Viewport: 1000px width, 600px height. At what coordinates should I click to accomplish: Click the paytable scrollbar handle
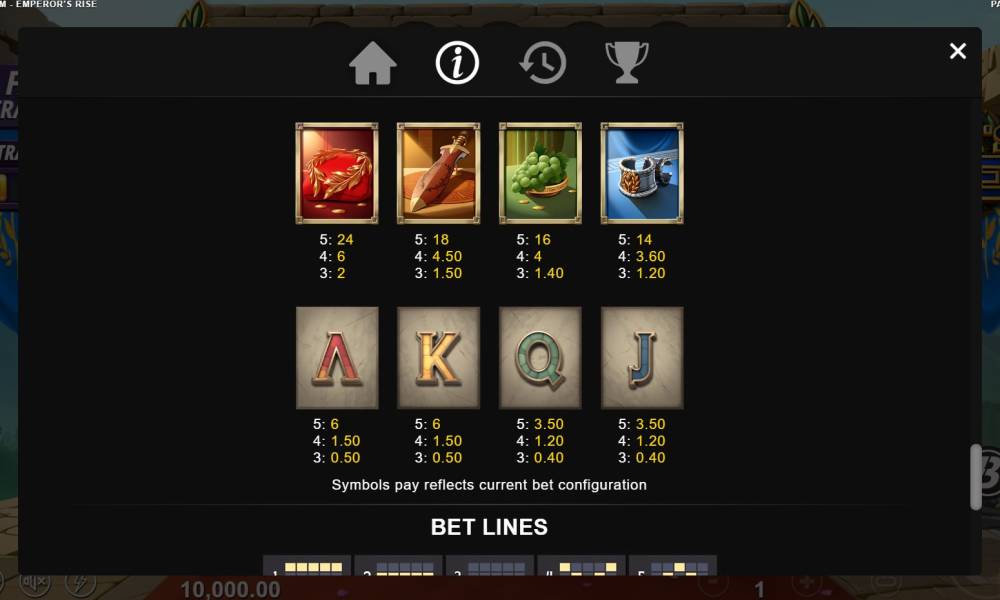click(x=976, y=477)
